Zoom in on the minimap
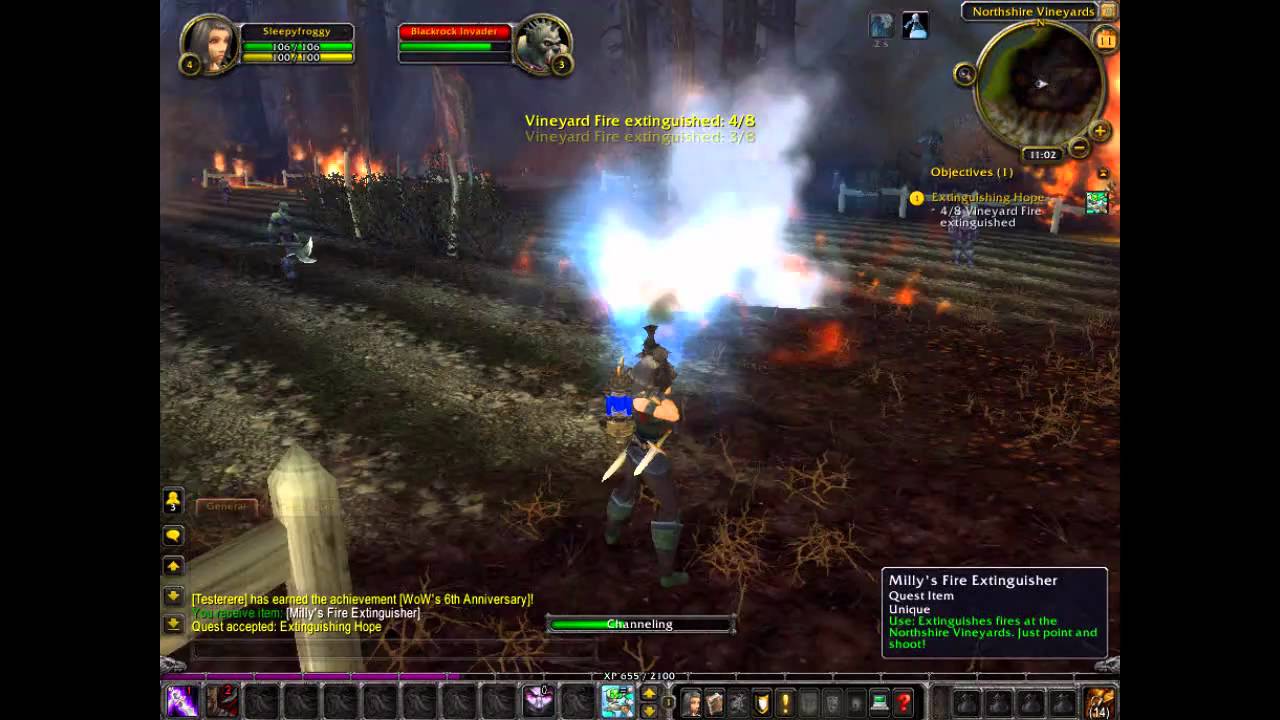Image resolution: width=1280 pixels, height=720 pixels. click(x=1099, y=131)
